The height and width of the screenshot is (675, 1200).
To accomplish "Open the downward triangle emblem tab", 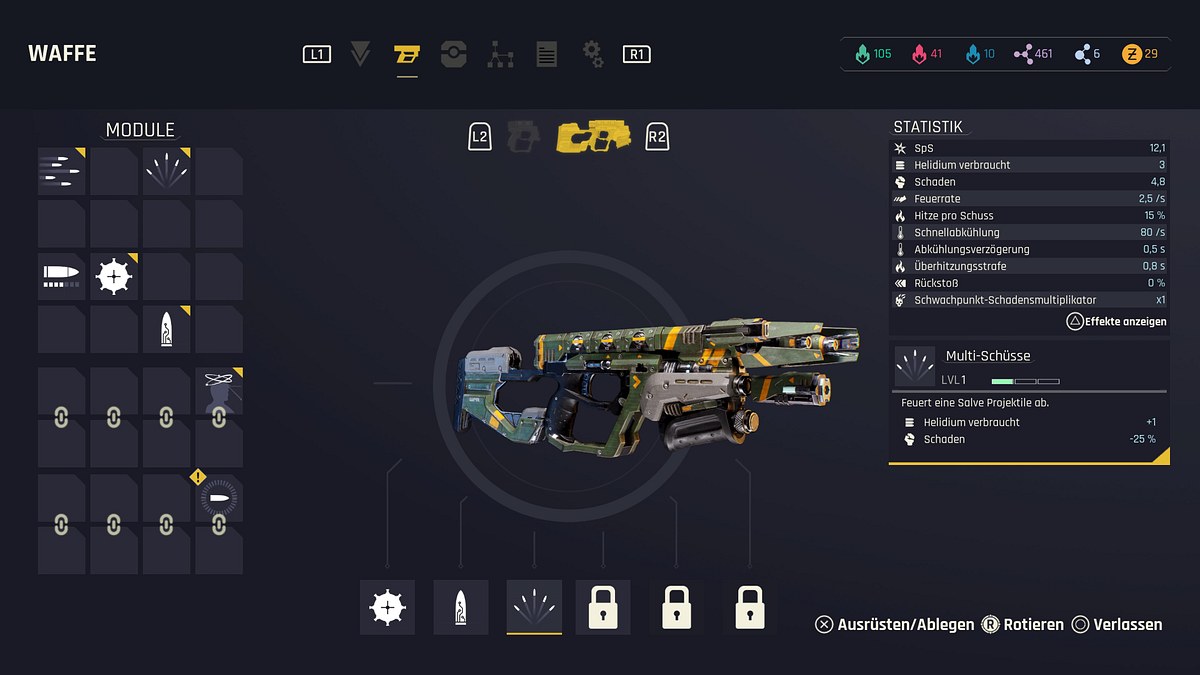I will click(361, 54).
